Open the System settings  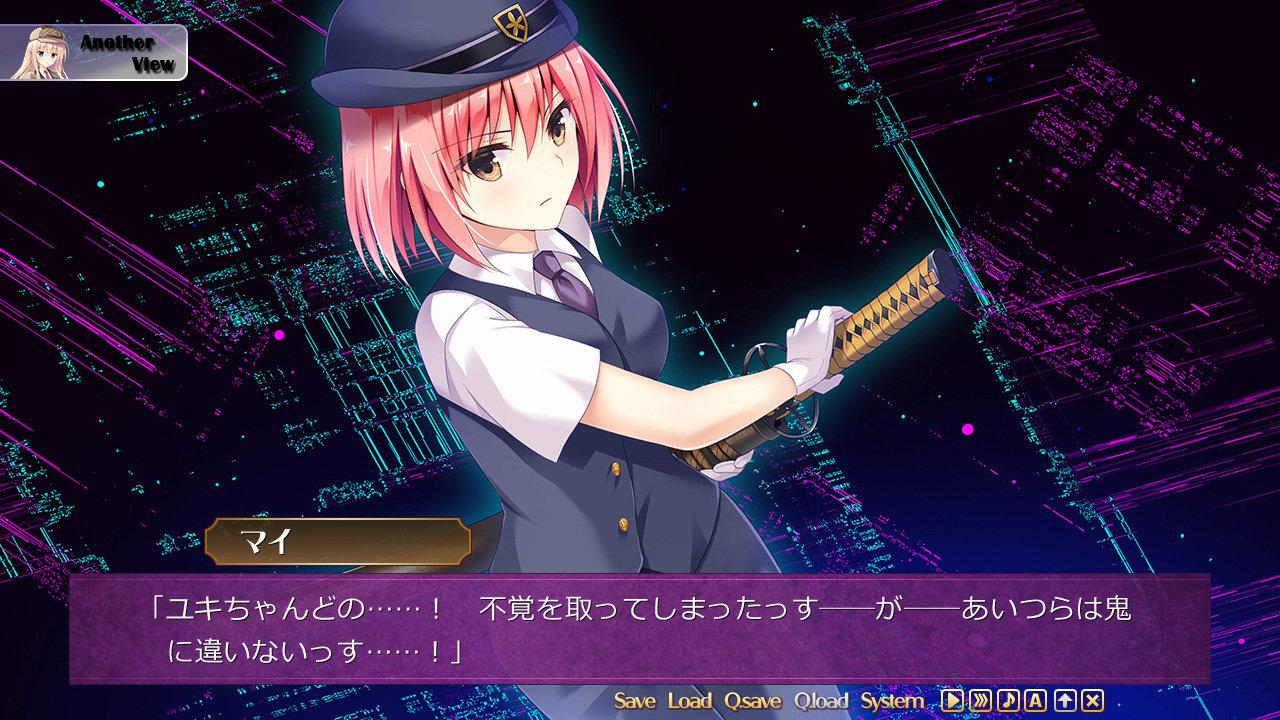pos(892,701)
